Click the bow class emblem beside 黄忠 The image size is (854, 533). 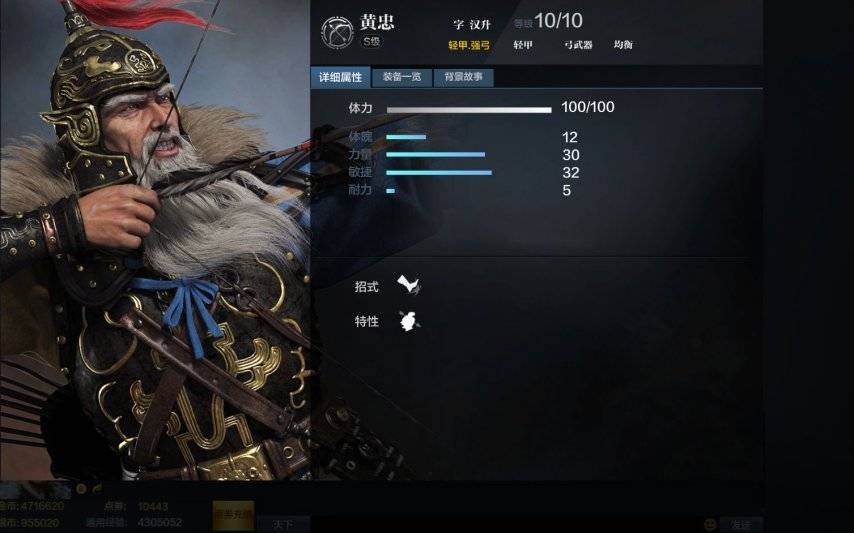point(336,32)
